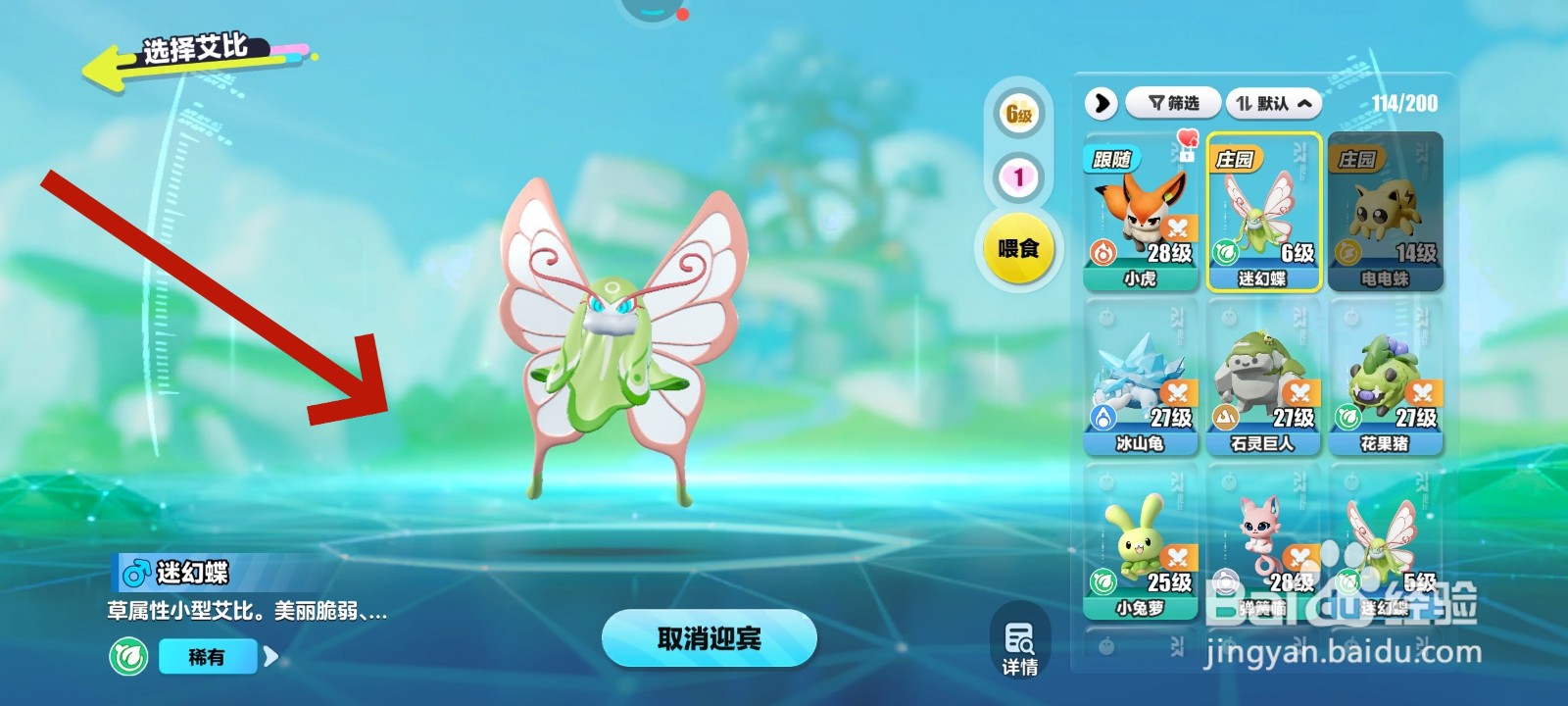Screen dimensions: 1568x706
Task: Open the 筛选 filter menu
Action: 1176,104
